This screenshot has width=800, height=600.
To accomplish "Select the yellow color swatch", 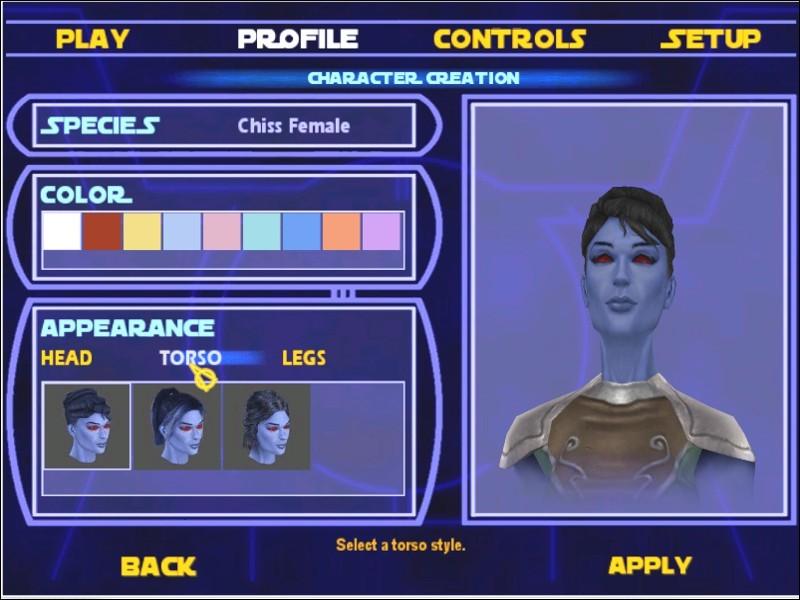I will tap(141, 231).
